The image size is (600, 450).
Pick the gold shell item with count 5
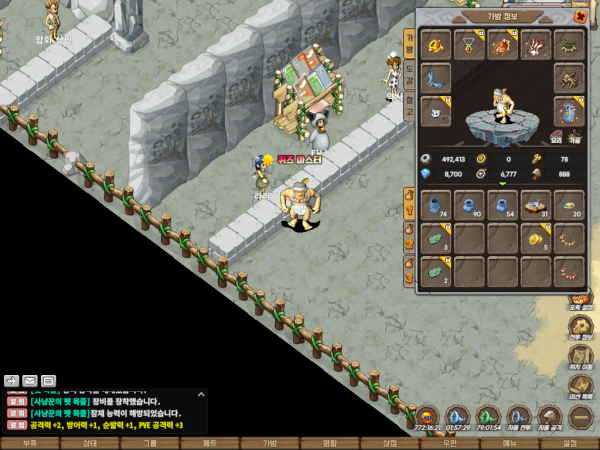pos(536,238)
